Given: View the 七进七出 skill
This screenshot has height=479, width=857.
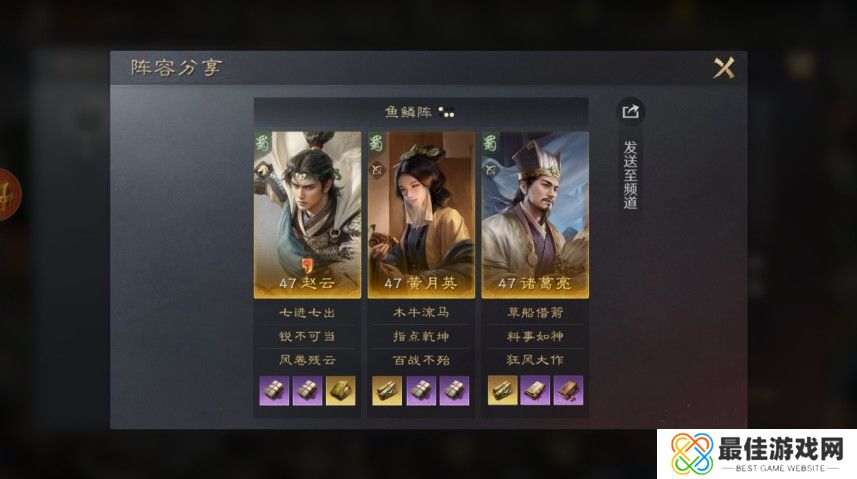Looking at the screenshot, I should (x=307, y=313).
